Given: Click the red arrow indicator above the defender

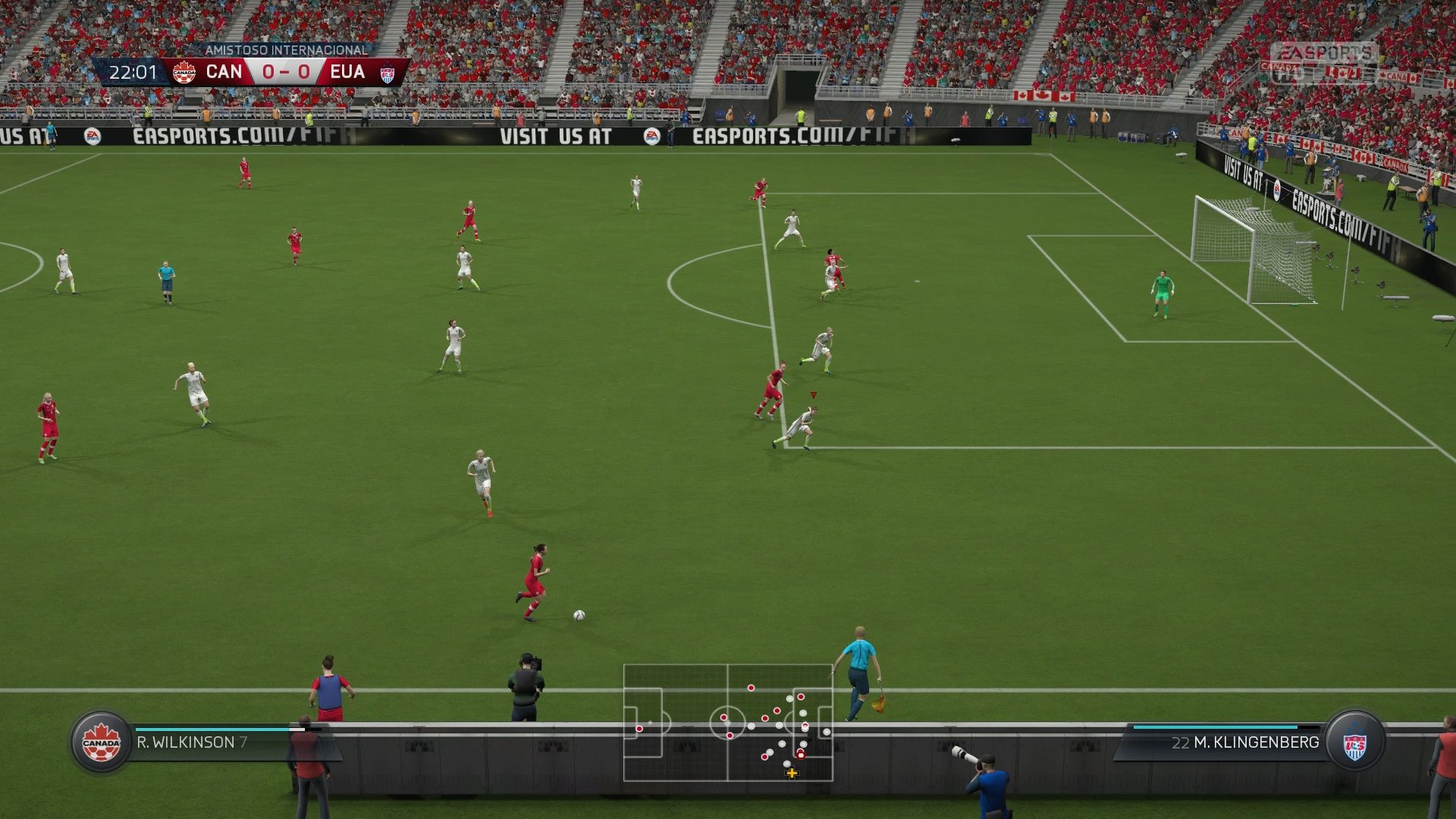Looking at the screenshot, I should pyautogui.click(x=813, y=393).
